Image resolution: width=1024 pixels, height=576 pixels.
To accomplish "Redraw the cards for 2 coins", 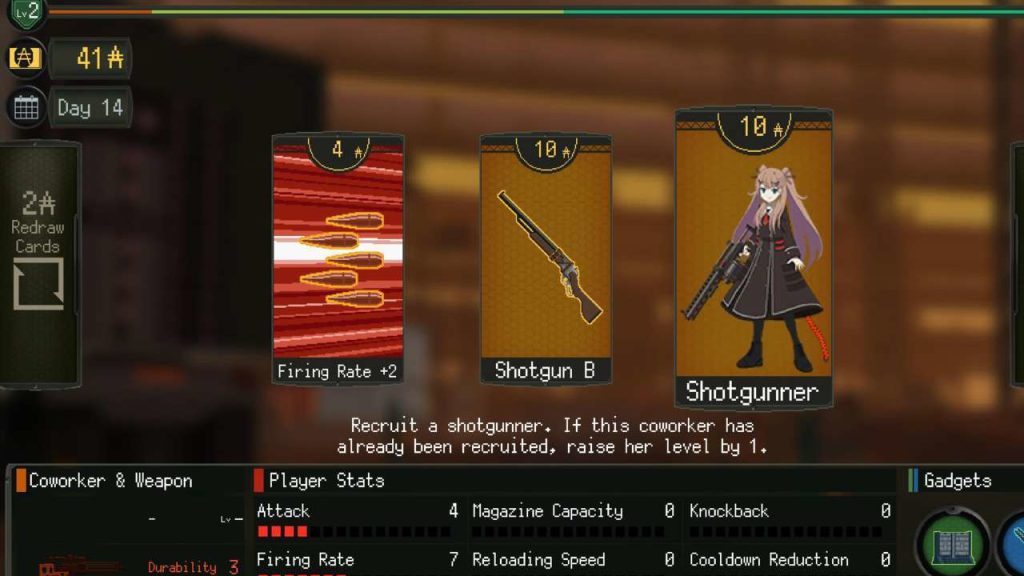I will tap(38, 262).
